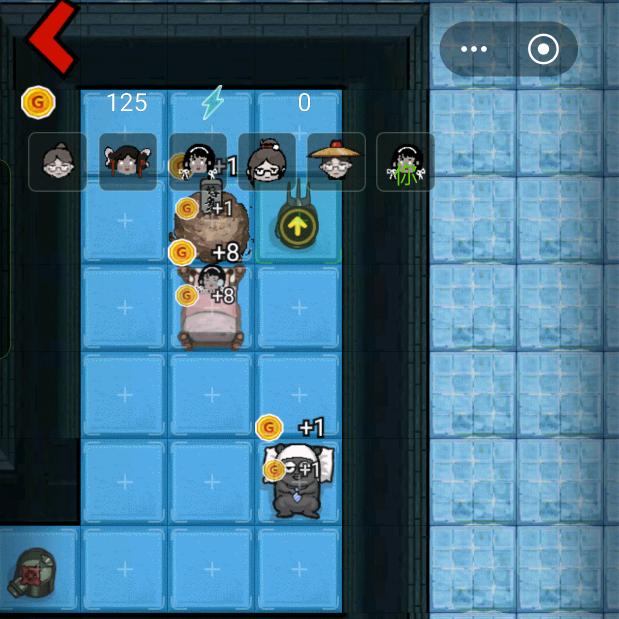Viewport: 619px width, 619px height.
Task: Select the red-pigtailed girl avatar
Action: [128, 162]
